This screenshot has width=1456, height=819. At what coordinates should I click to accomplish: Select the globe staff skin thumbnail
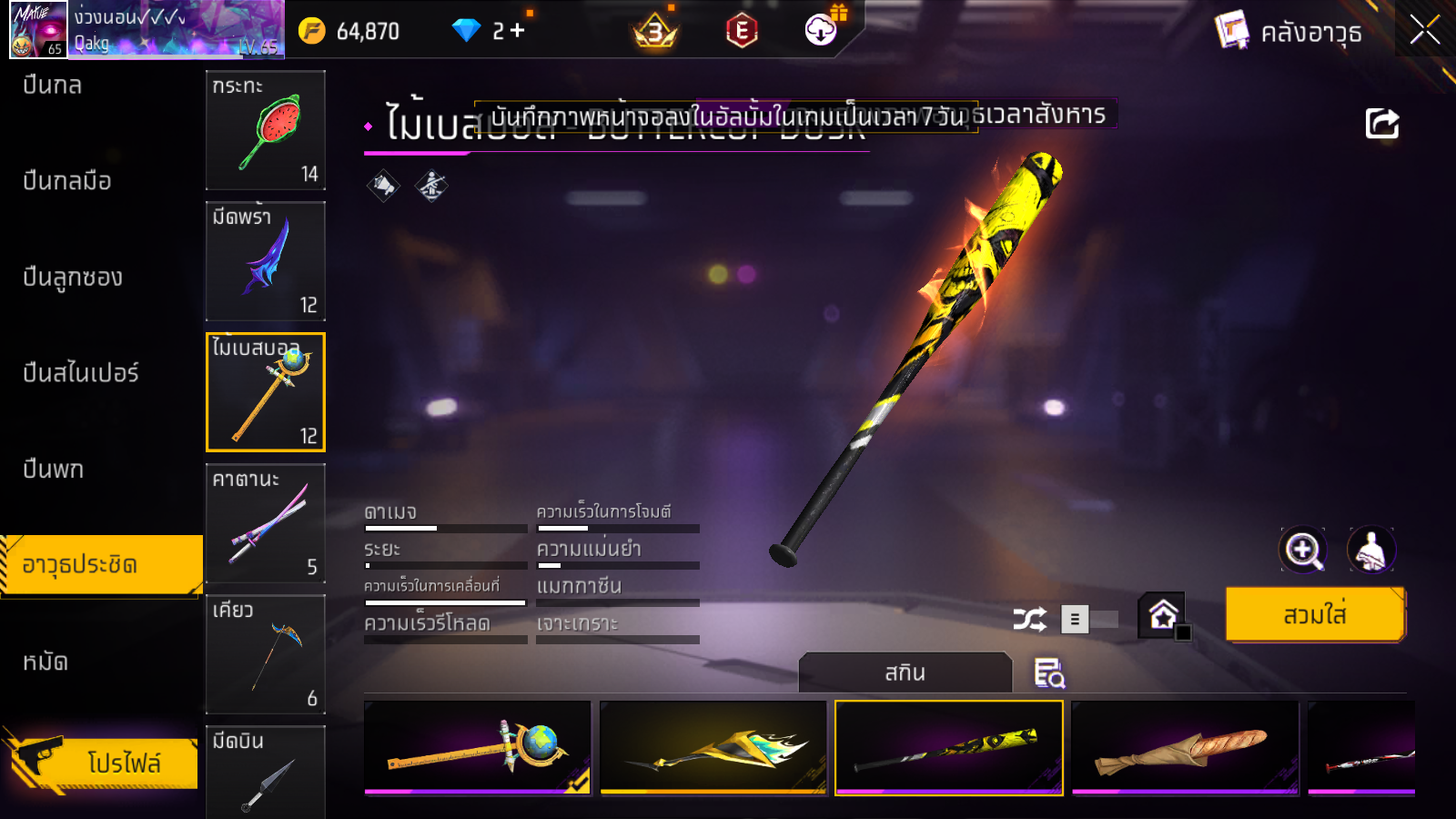pos(478,747)
